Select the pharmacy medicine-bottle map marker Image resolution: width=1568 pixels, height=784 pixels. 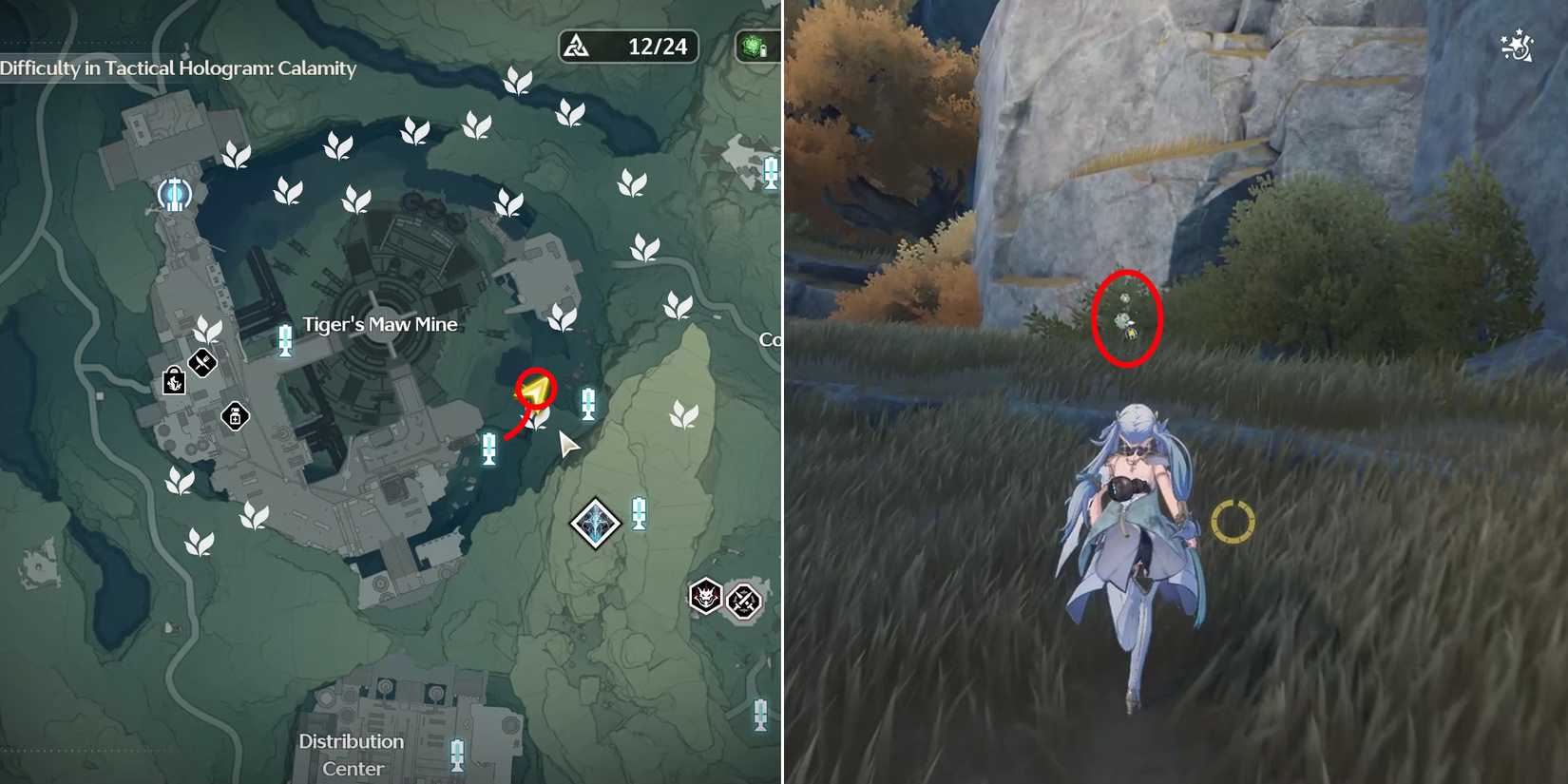(234, 416)
